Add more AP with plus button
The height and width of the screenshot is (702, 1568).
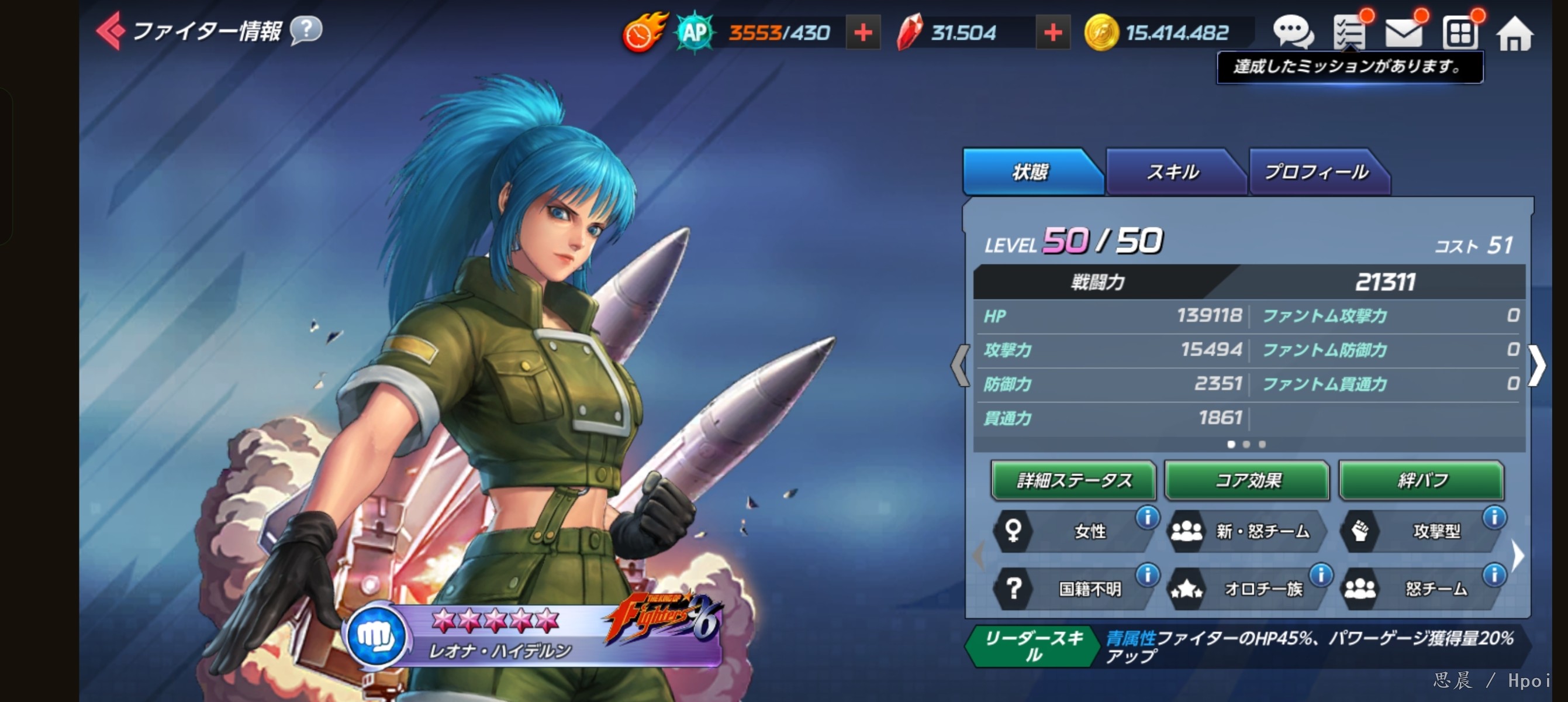pos(862,33)
